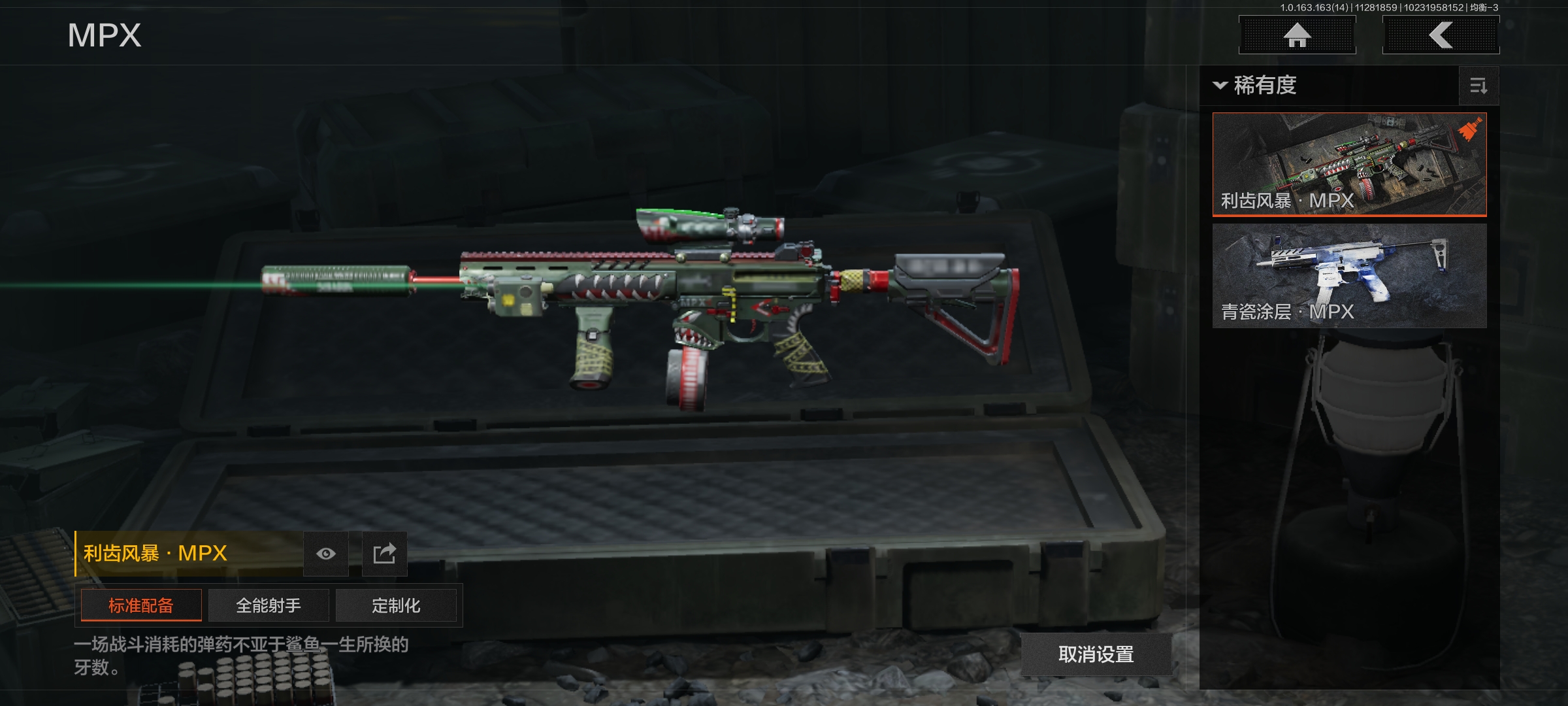1568x706 pixels.
Task: Switch to the 全能射手 tab
Action: pos(269,605)
